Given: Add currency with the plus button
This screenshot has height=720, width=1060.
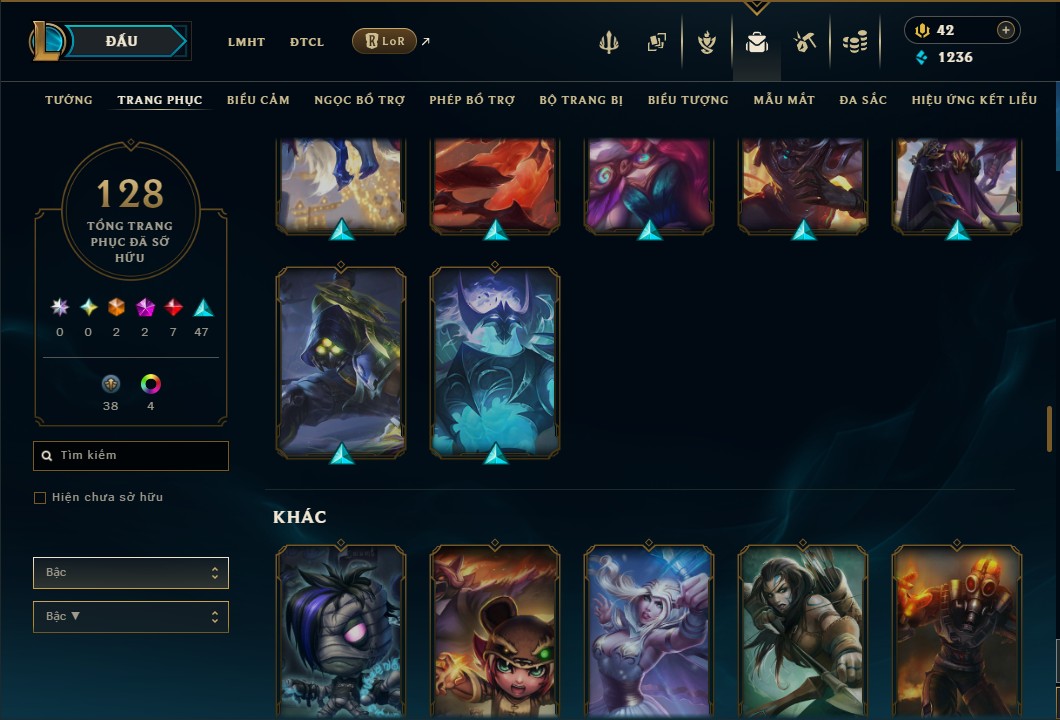Looking at the screenshot, I should point(1005,30).
